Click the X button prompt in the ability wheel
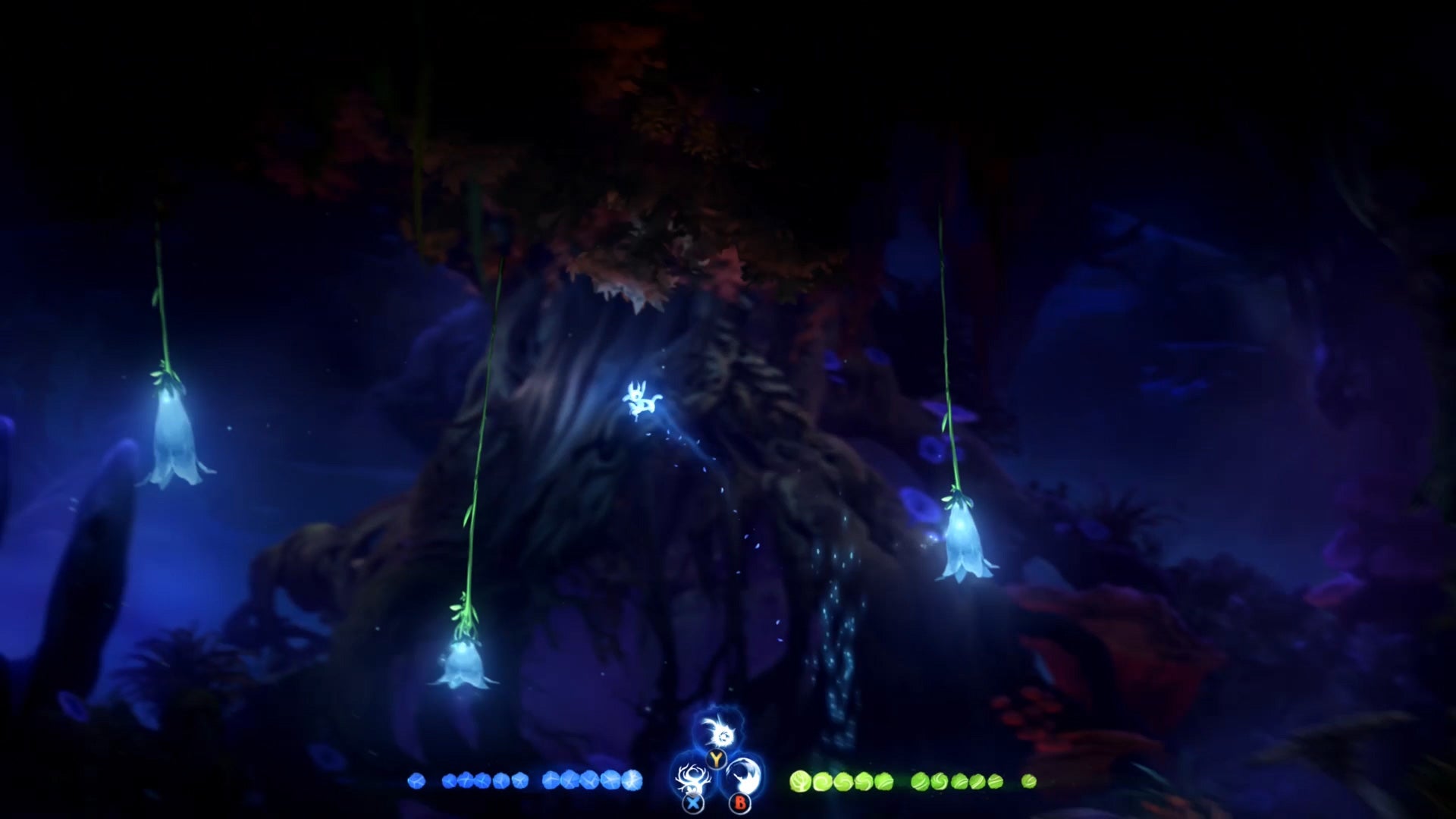The width and height of the screenshot is (1456, 819). coord(692,803)
